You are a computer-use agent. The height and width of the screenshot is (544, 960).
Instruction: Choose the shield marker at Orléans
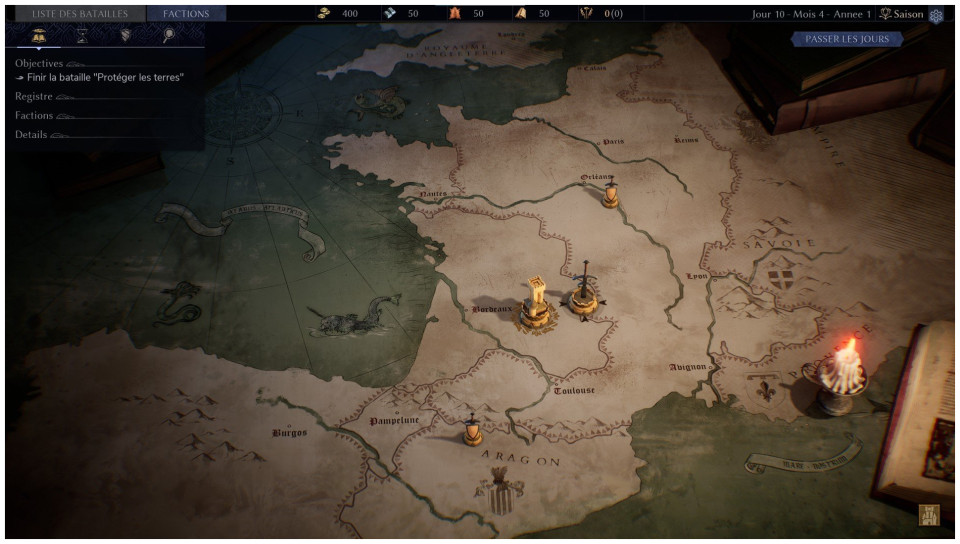pyautogui.click(x=610, y=192)
